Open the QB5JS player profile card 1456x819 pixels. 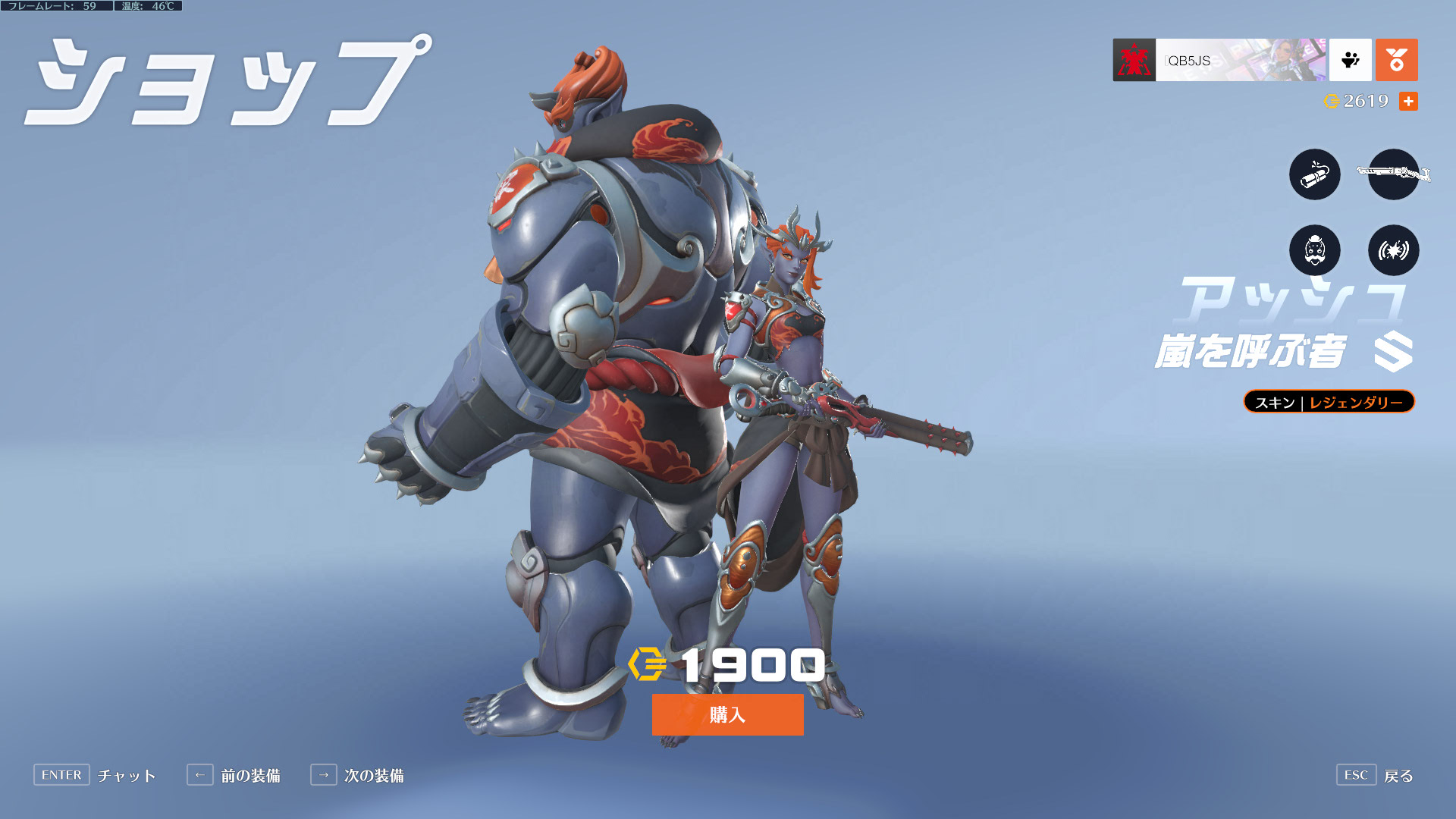[x=1219, y=60]
